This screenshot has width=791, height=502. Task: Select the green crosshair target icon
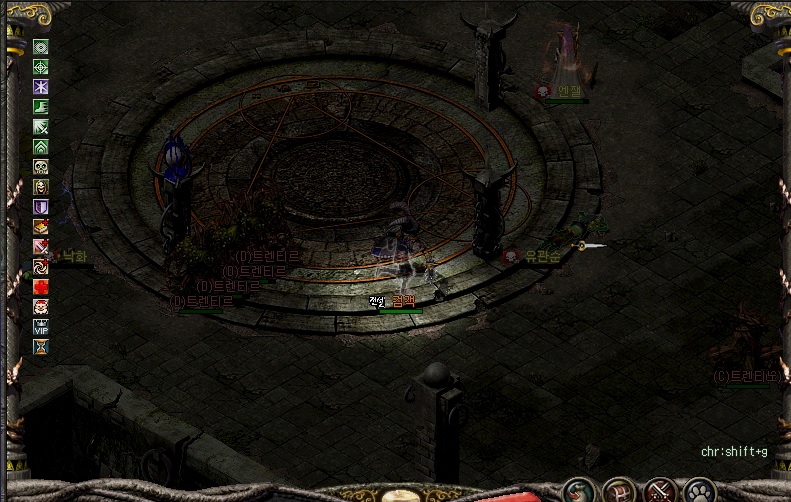(41, 66)
